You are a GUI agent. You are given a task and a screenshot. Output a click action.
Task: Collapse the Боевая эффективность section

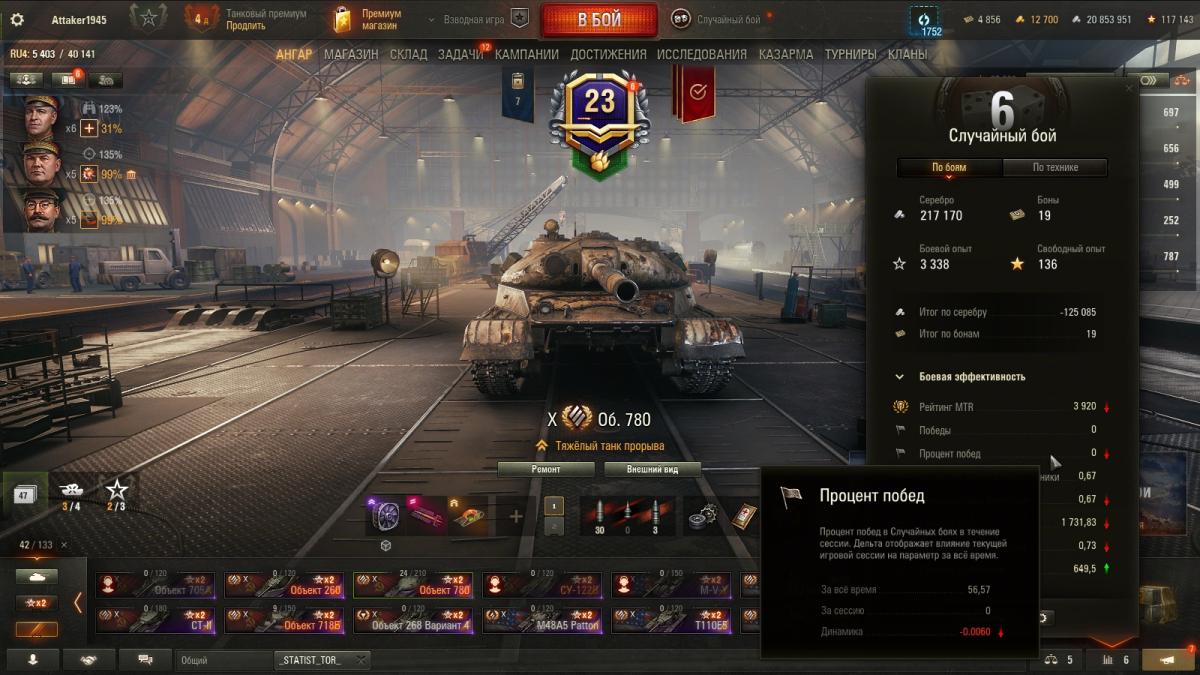click(x=900, y=377)
